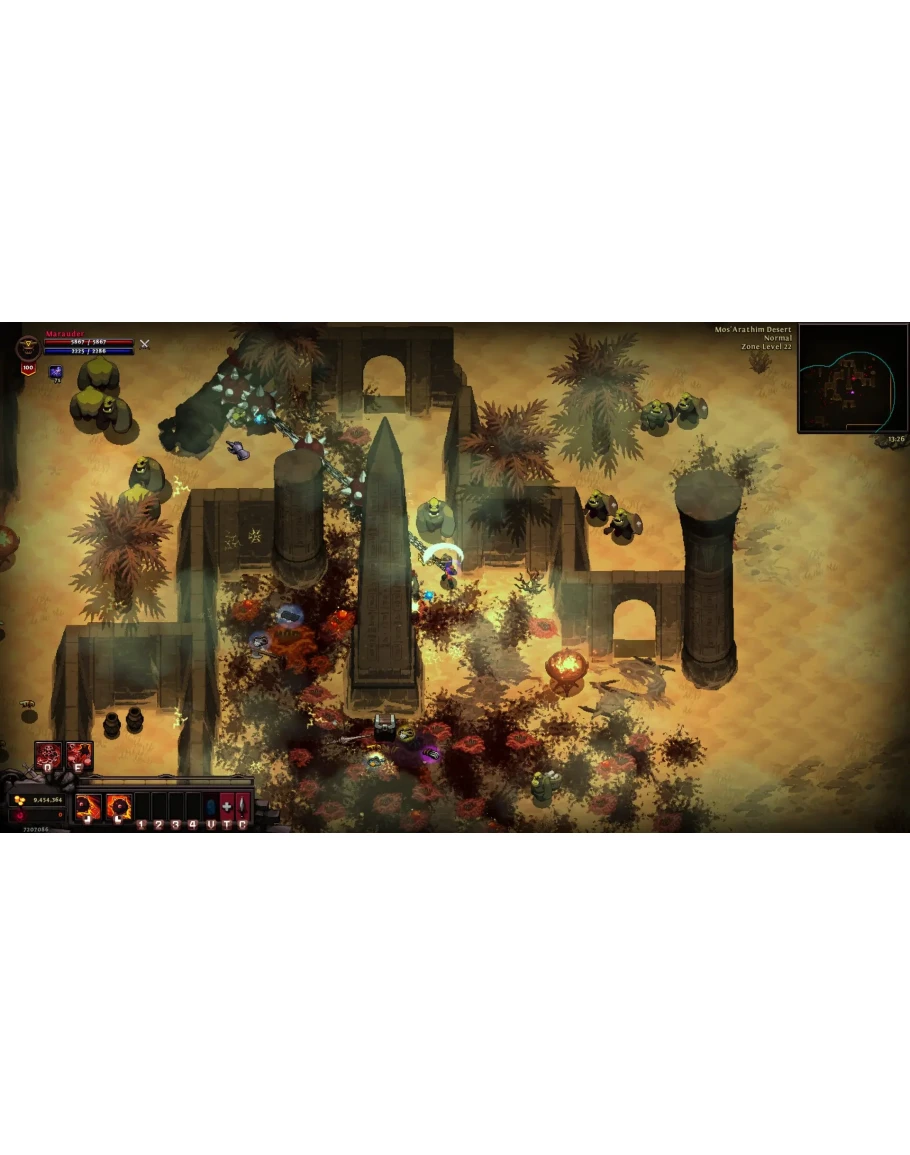This screenshot has width=910, height=1155.
Task: Activate the skill icon bound to Q
Action: pyautogui.click(x=48, y=756)
